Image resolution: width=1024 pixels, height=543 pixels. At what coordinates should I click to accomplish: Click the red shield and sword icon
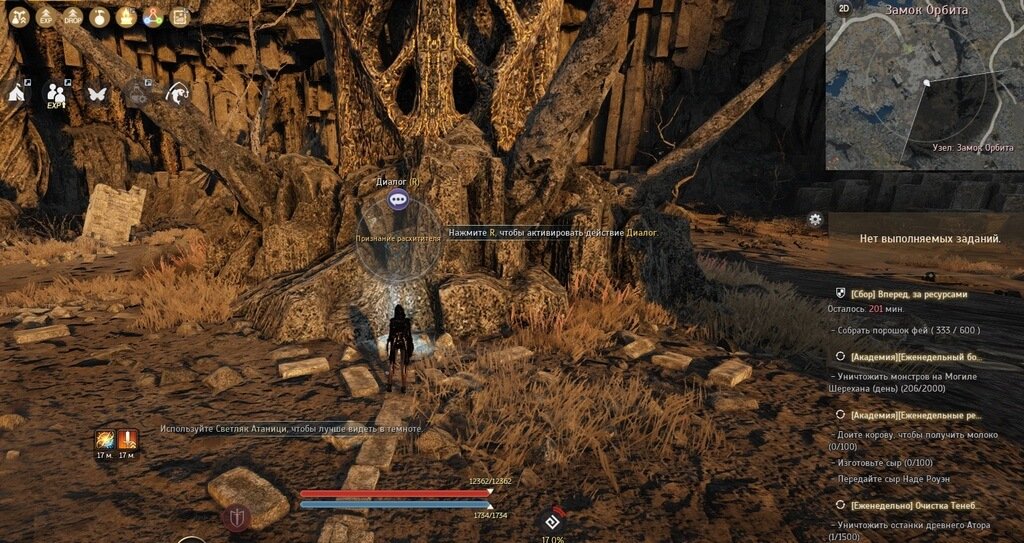tap(236, 518)
